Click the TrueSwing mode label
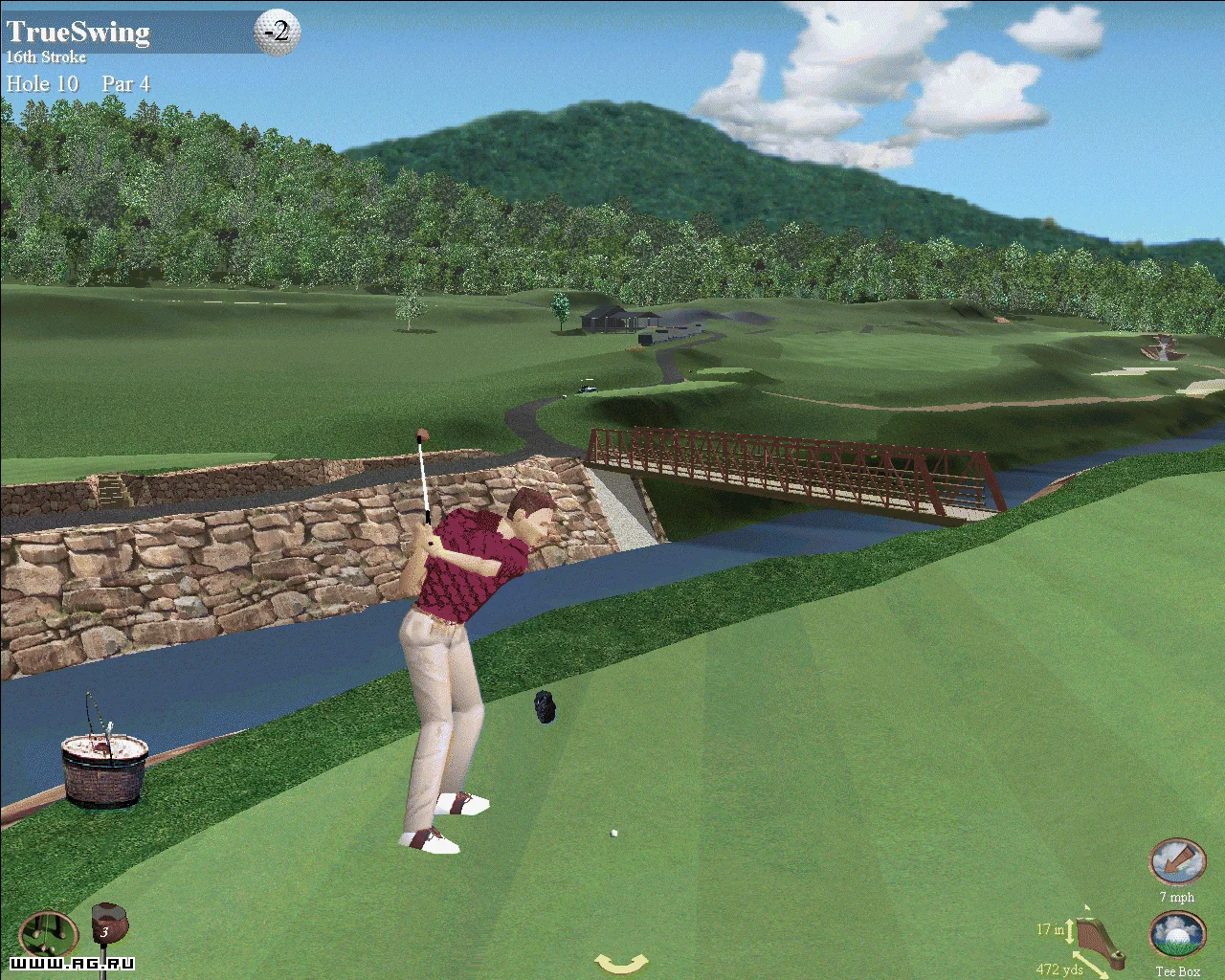Viewport: 1225px width, 980px height. point(78,32)
